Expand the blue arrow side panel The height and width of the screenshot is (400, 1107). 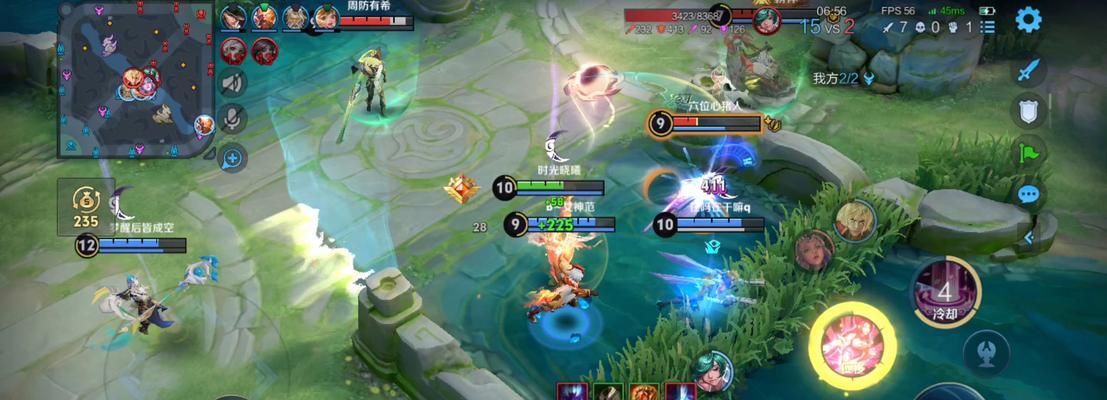[x=1030, y=237]
